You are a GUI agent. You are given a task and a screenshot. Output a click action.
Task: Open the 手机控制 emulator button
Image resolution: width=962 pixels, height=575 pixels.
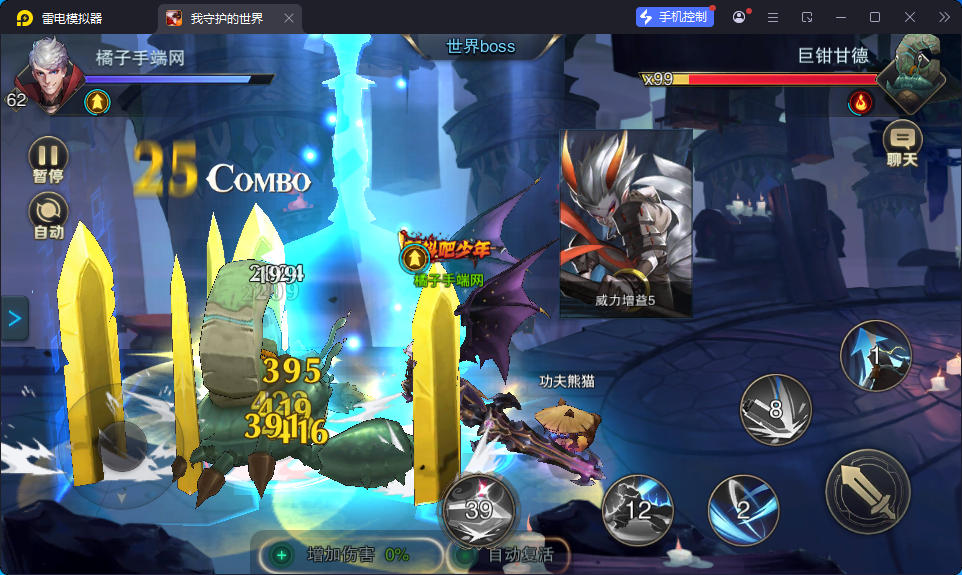675,17
